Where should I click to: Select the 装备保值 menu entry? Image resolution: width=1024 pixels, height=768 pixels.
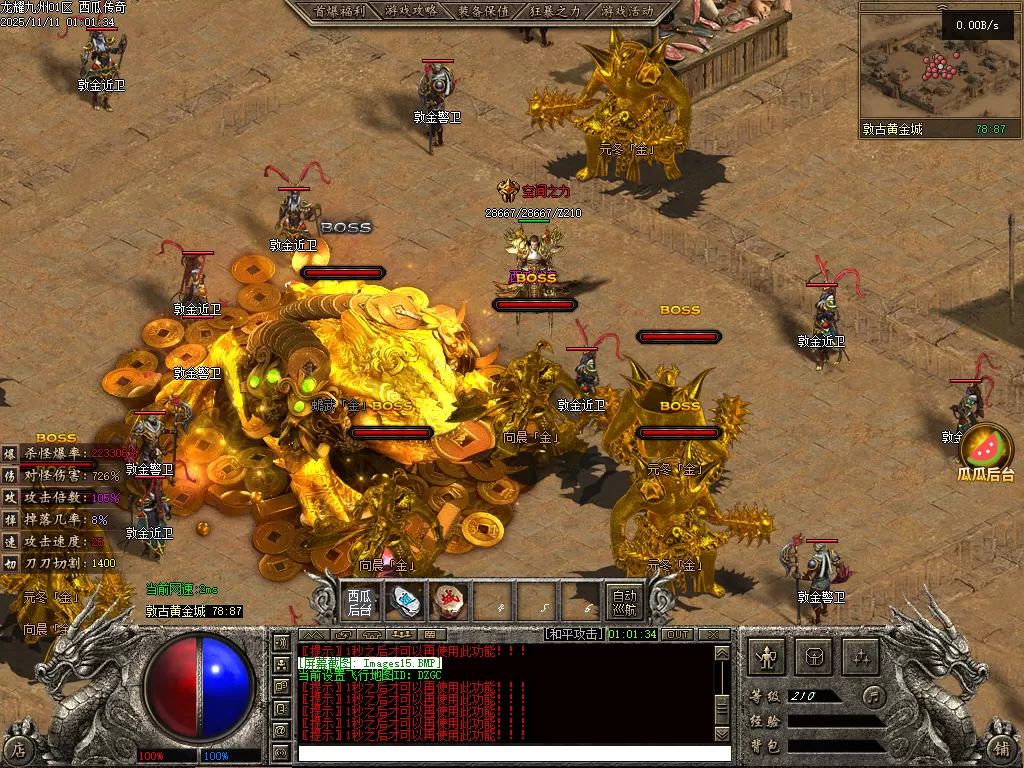coord(483,11)
